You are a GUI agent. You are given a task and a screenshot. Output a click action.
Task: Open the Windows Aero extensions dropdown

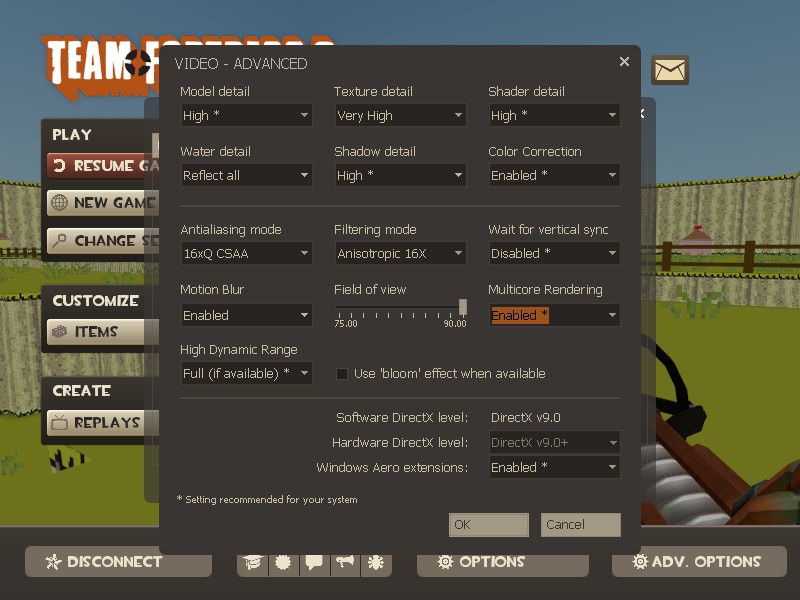(554, 467)
